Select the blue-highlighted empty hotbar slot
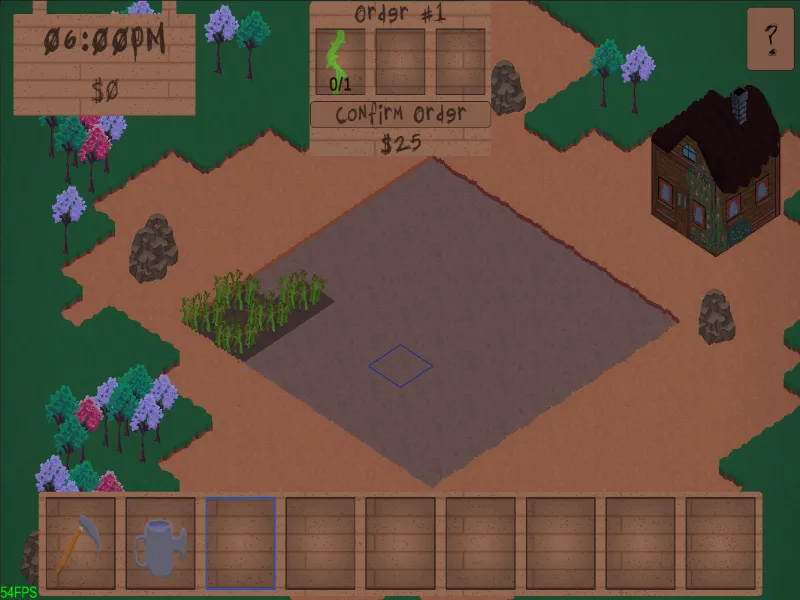This screenshot has width=800, height=600. coord(240,543)
